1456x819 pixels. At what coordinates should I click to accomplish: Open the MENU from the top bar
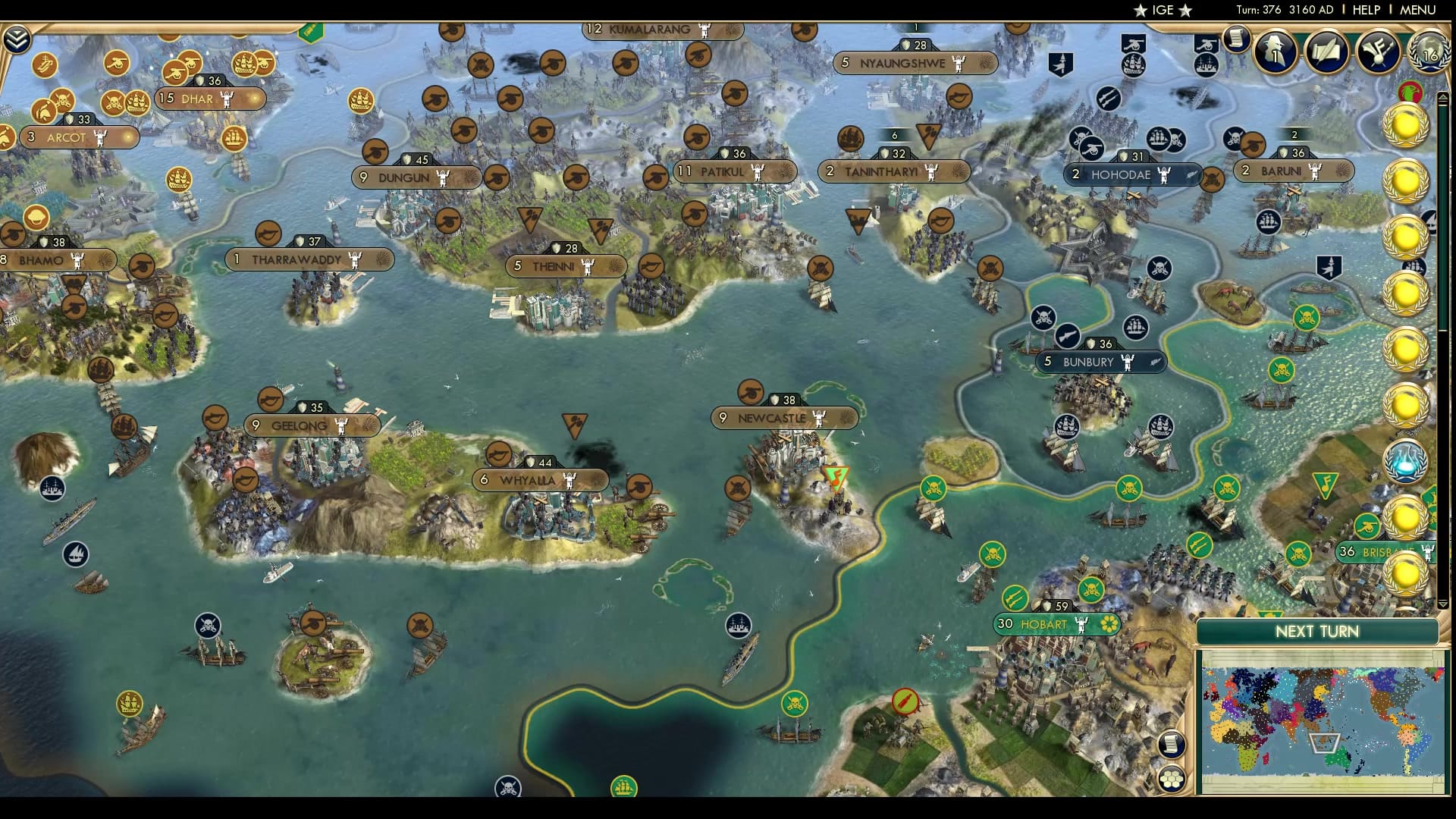1419,10
